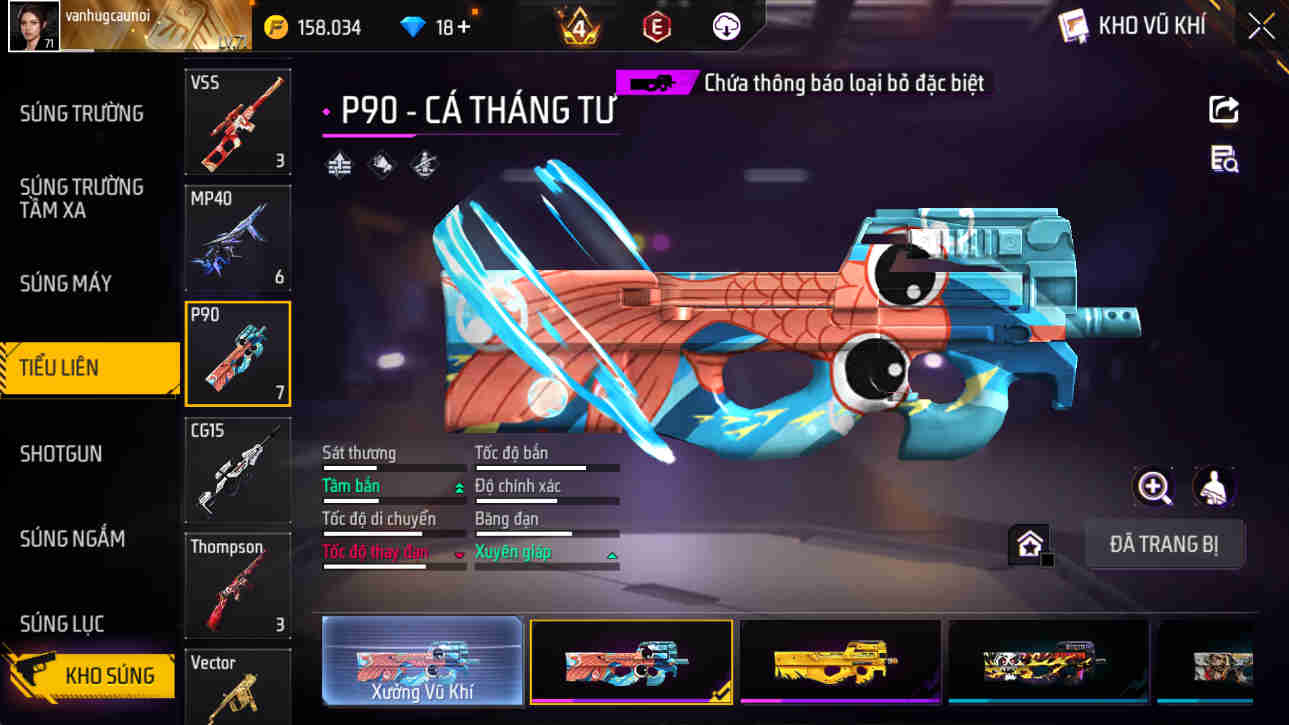Select the golden P90 skin thumbnail

coord(842,660)
